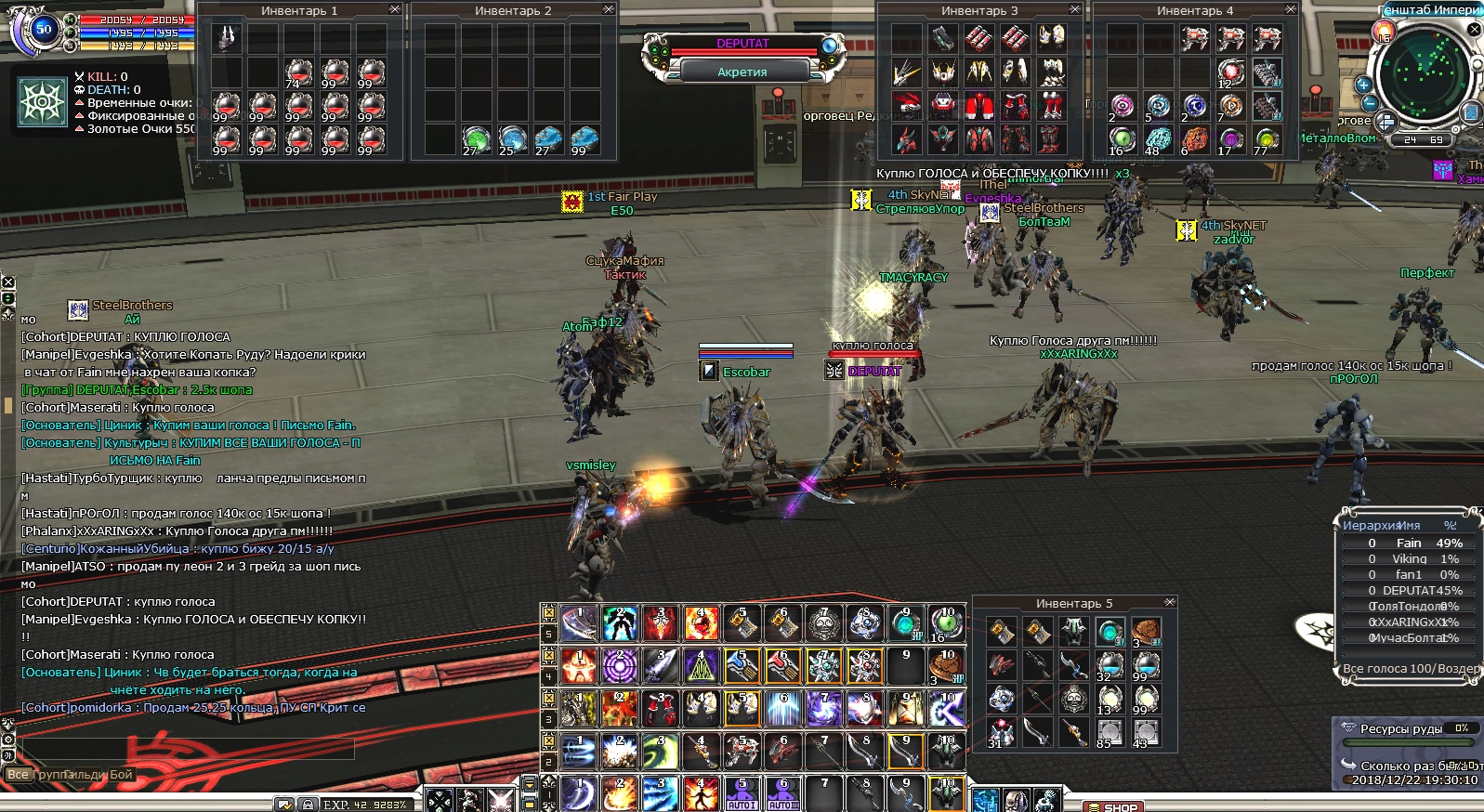
Task: Switch chat to the Бой tab
Action: [x=122, y=775]
